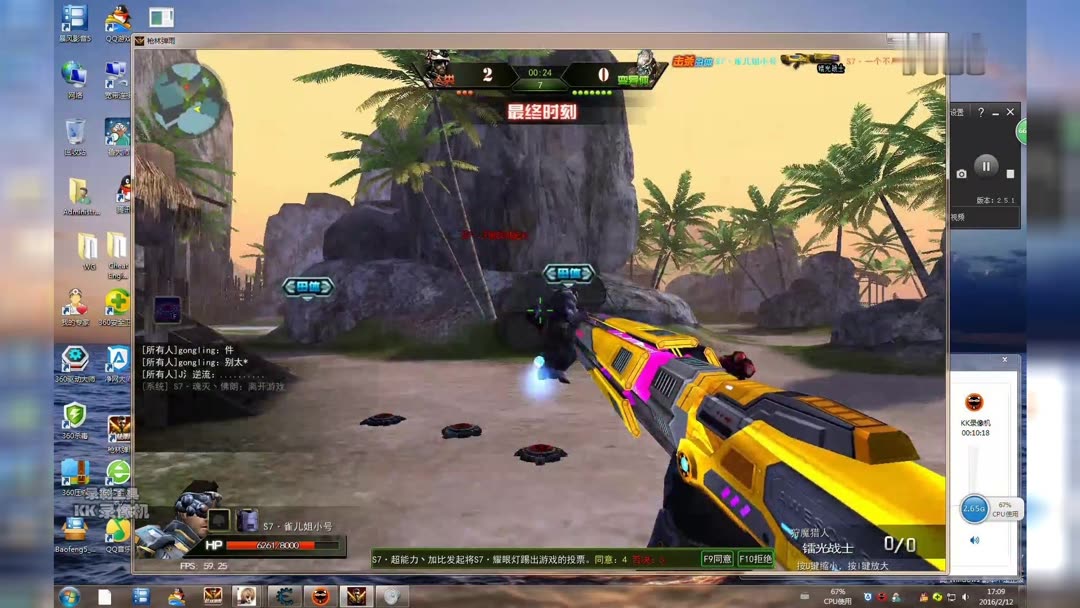The height and width of the screenshot is (608, 1080).
Task: Click the purple icon above the chat log
Action: (x=167, y=309)
